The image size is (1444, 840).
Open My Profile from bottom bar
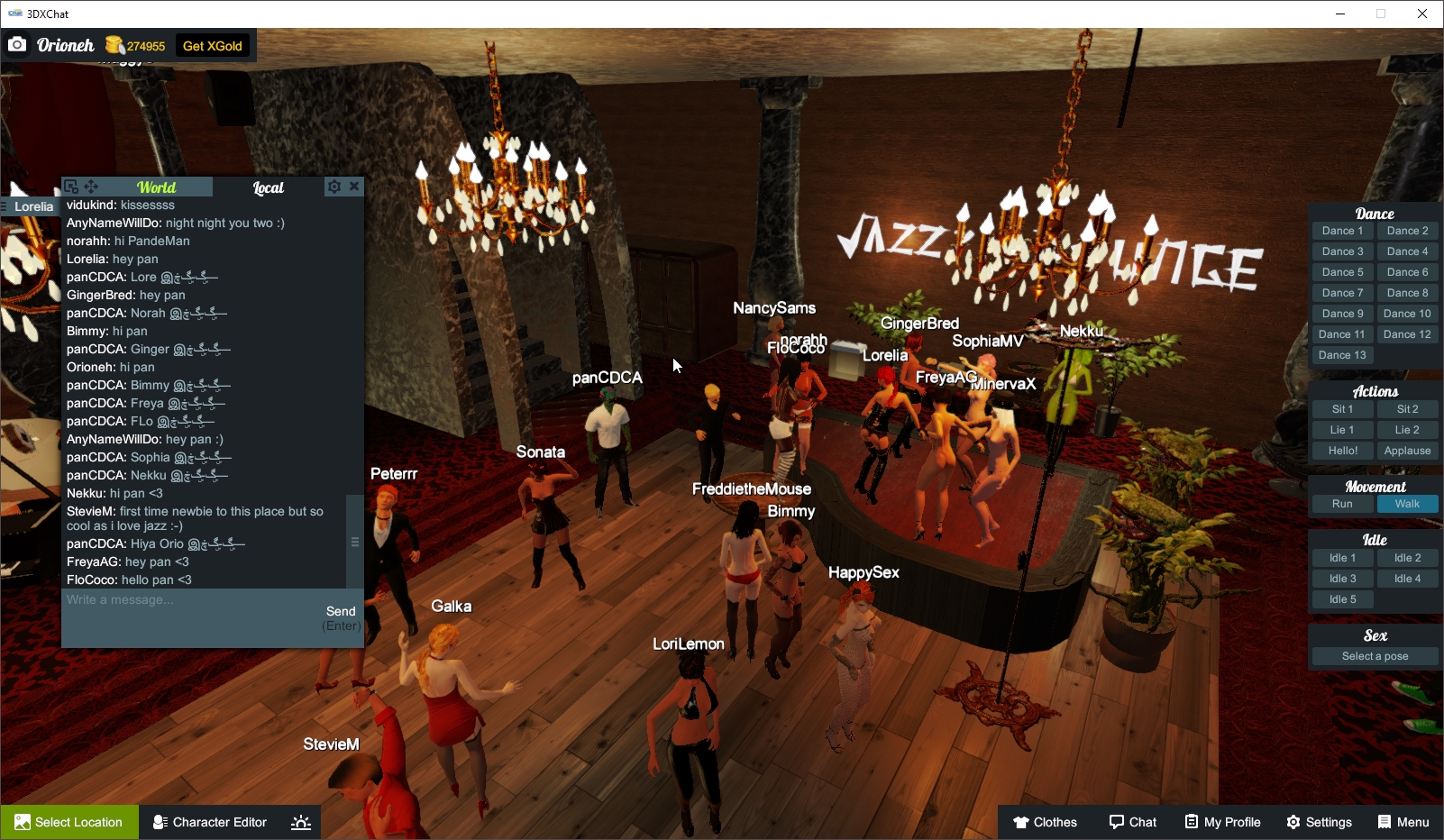point(1222,822)
